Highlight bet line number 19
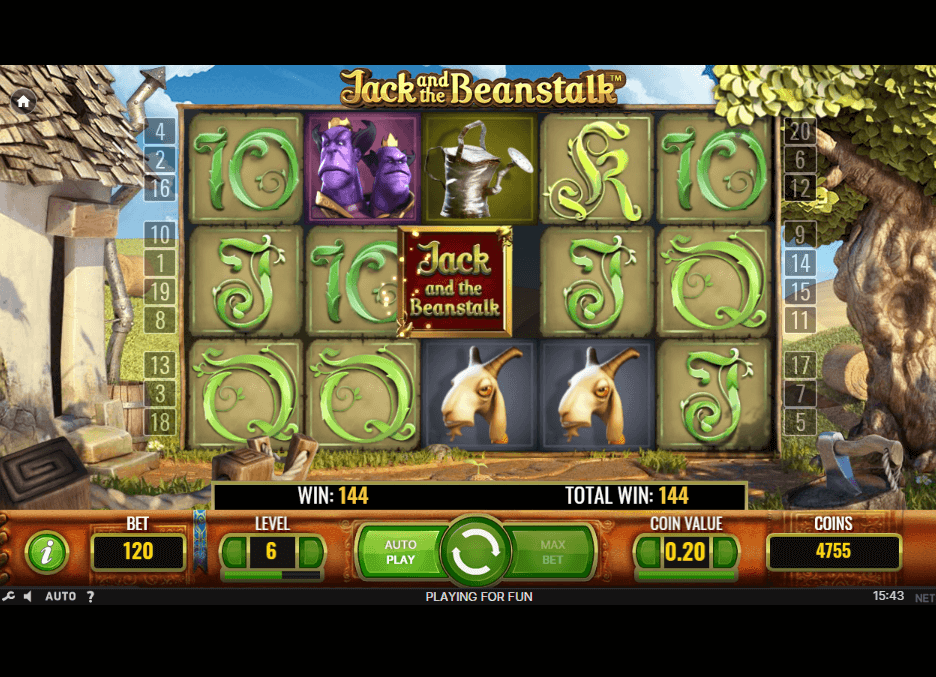The width and height of the screenshot is (936, 677). pos(160,292)
